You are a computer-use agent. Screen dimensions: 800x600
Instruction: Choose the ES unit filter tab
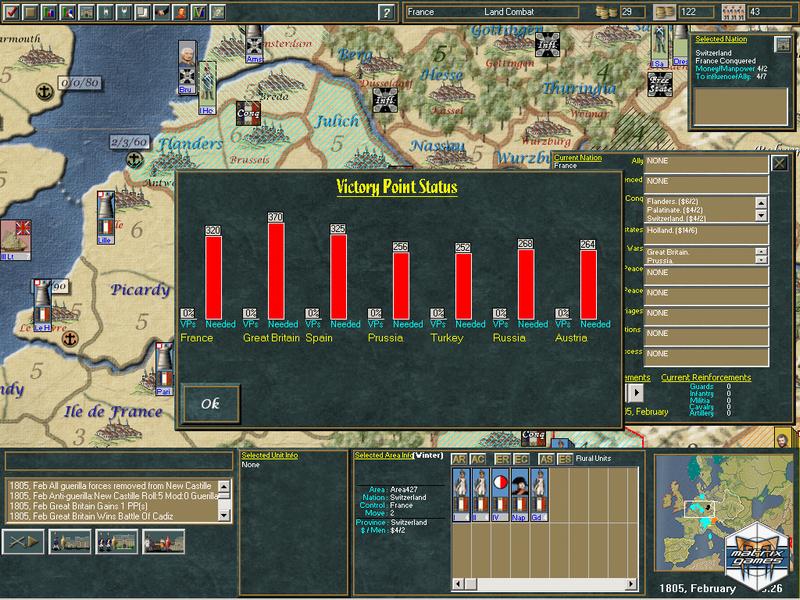click(565, 459)
